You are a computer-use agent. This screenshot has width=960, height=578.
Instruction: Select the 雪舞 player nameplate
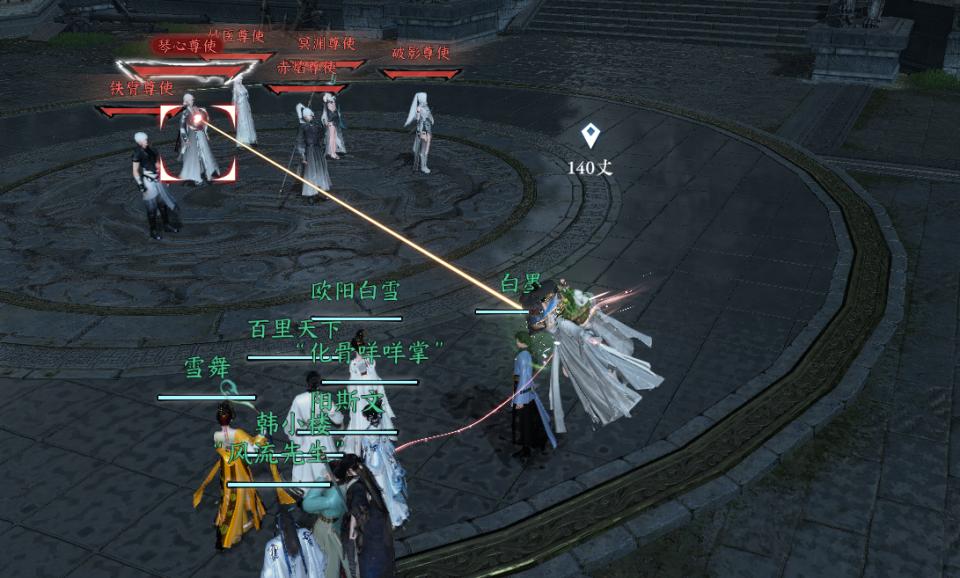tap(207, 368)
